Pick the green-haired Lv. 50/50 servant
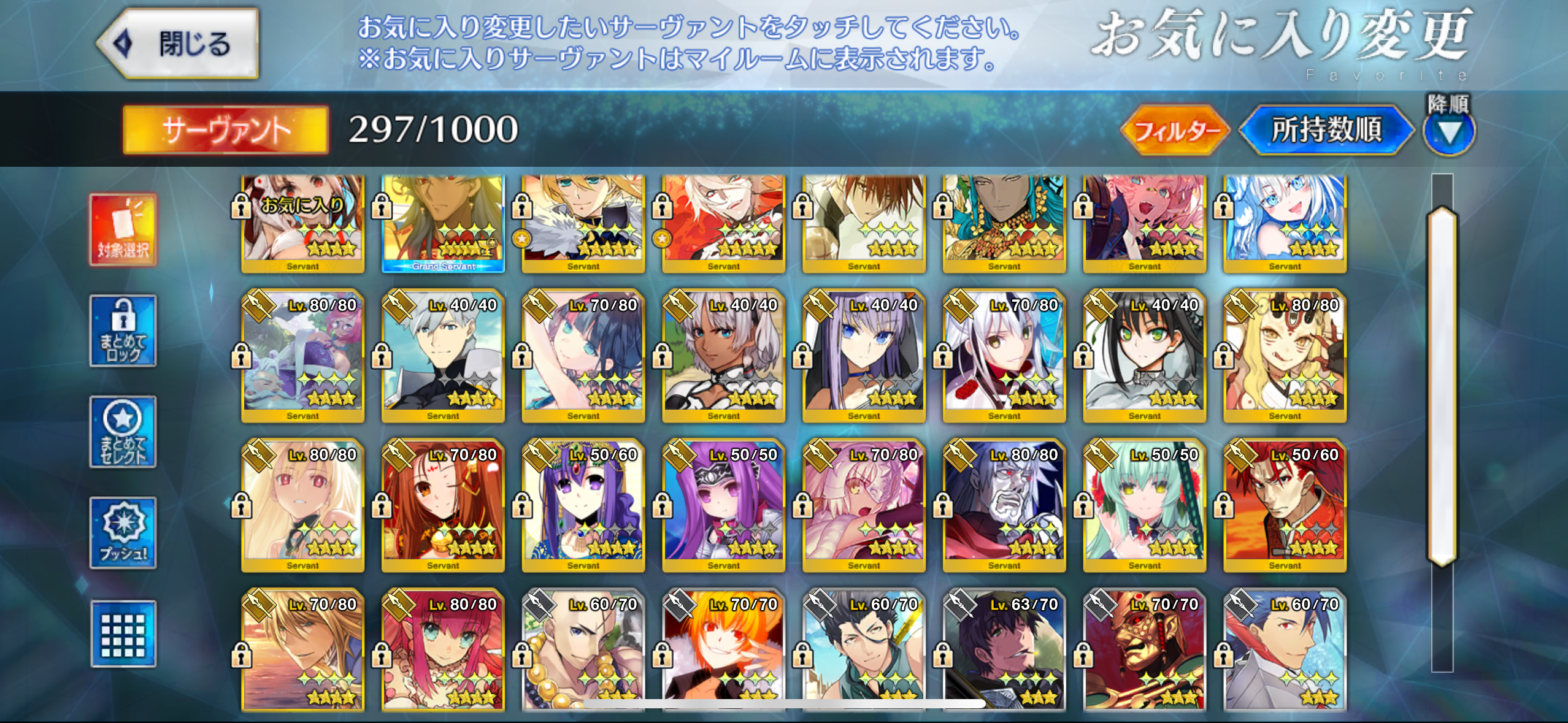This screenshot has height=723, width=1568. (1145, 506)
